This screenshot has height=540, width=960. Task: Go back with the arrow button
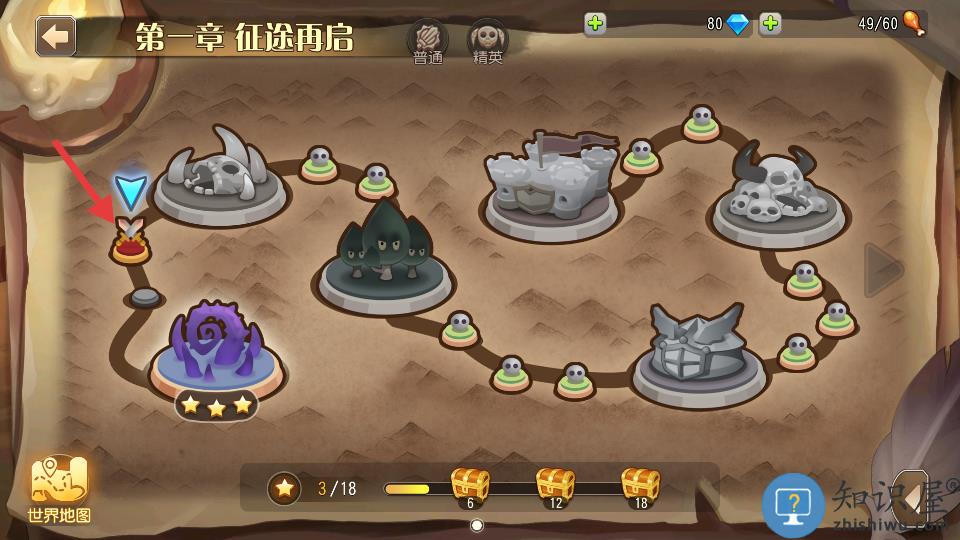click(56, 36)
